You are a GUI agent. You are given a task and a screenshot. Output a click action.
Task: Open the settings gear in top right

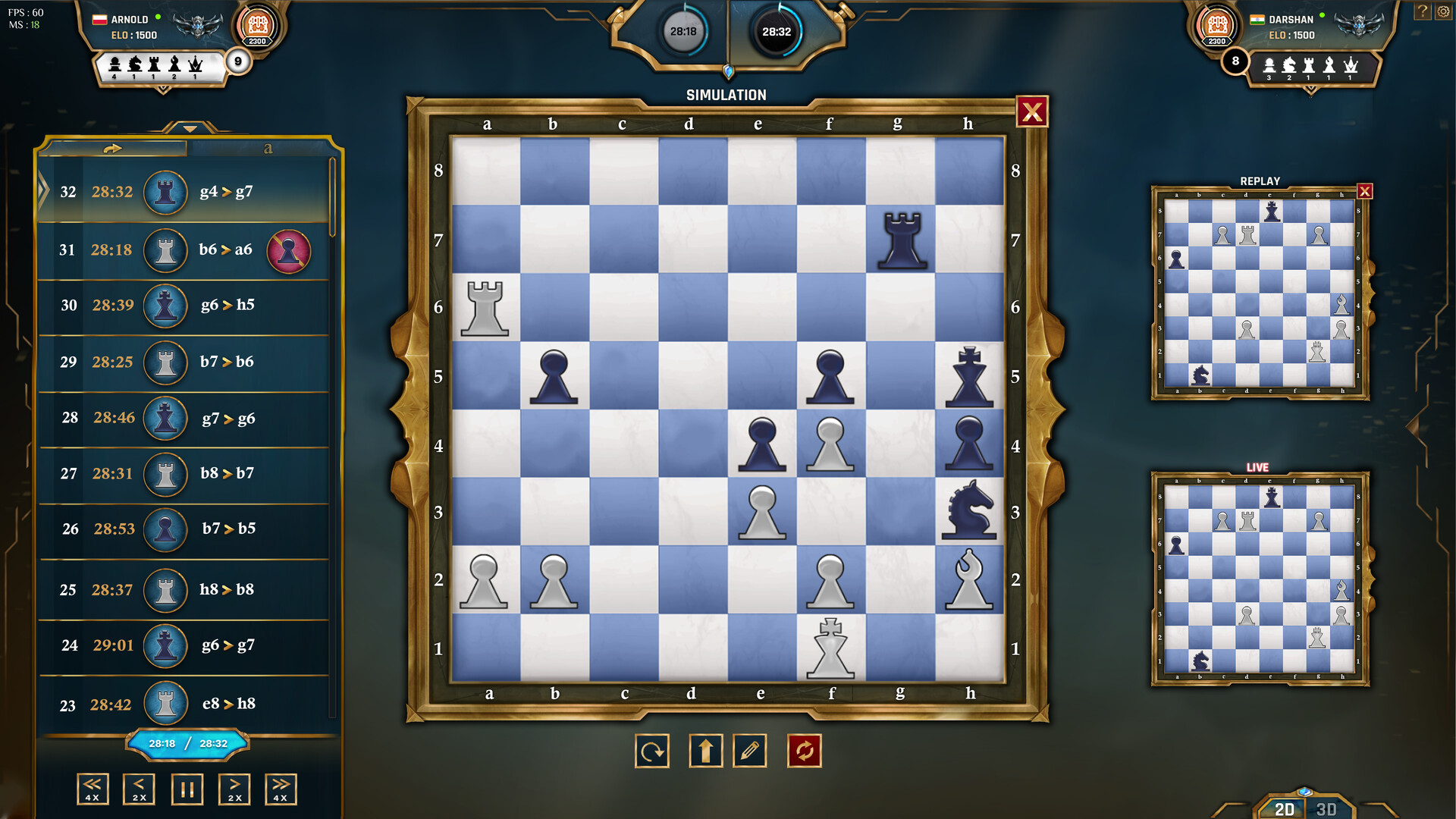point(1441,11)
